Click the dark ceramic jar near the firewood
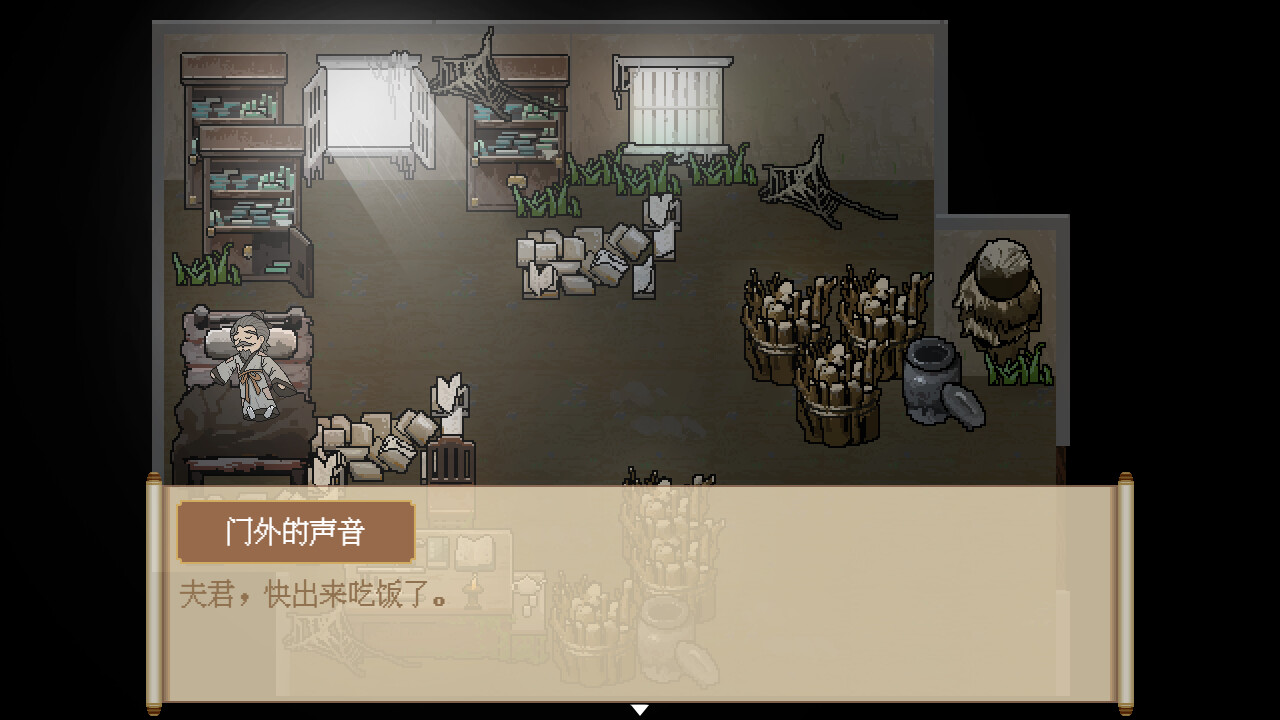 click(x=930, y=385)
